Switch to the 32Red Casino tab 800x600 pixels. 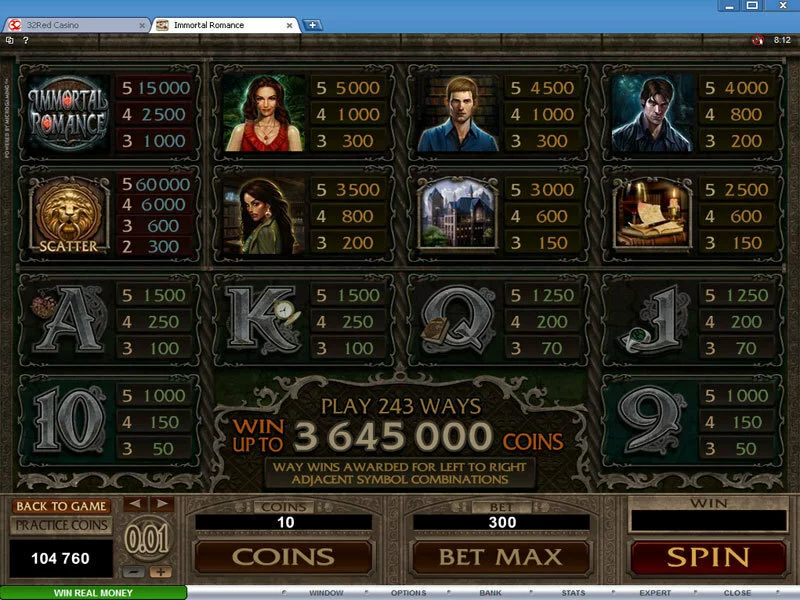point(75,25)
